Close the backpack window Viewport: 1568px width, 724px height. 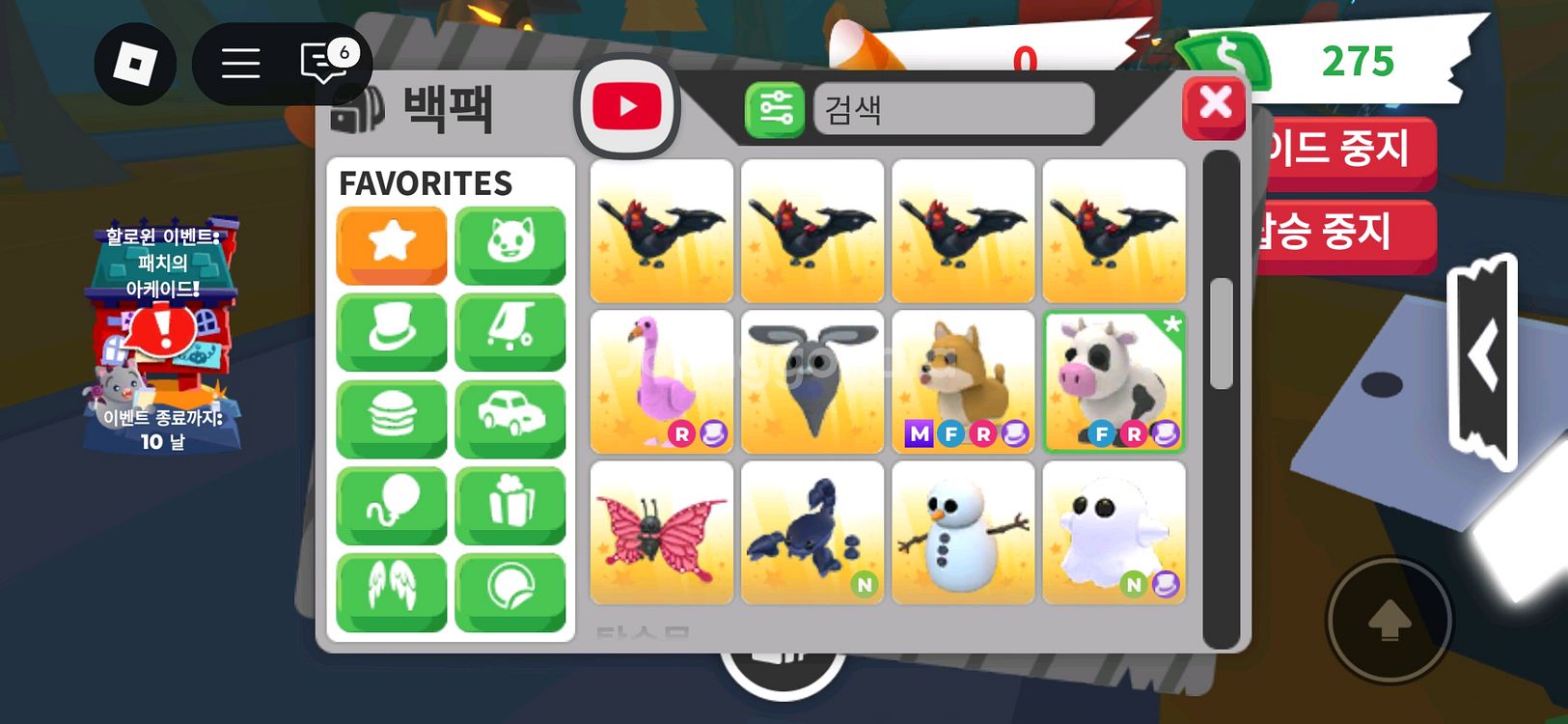point(1214,105)
